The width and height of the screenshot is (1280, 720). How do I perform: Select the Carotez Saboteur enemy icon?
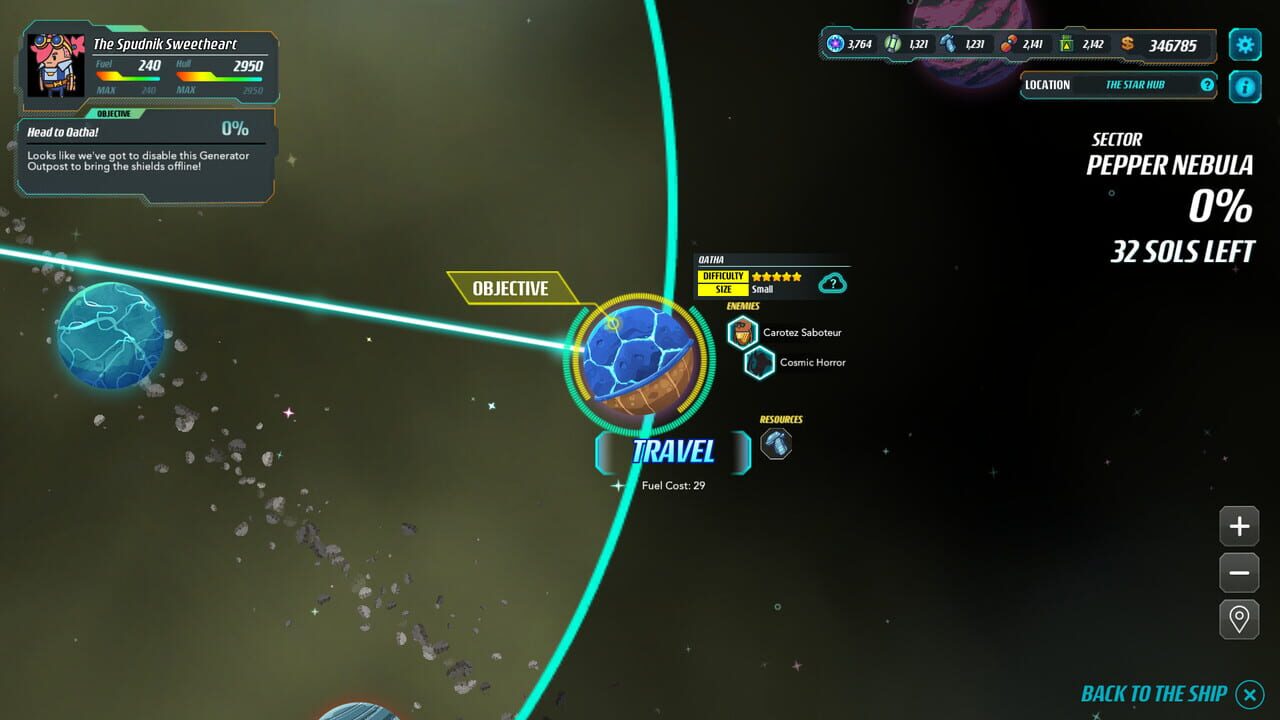click(x=741, y=331)
